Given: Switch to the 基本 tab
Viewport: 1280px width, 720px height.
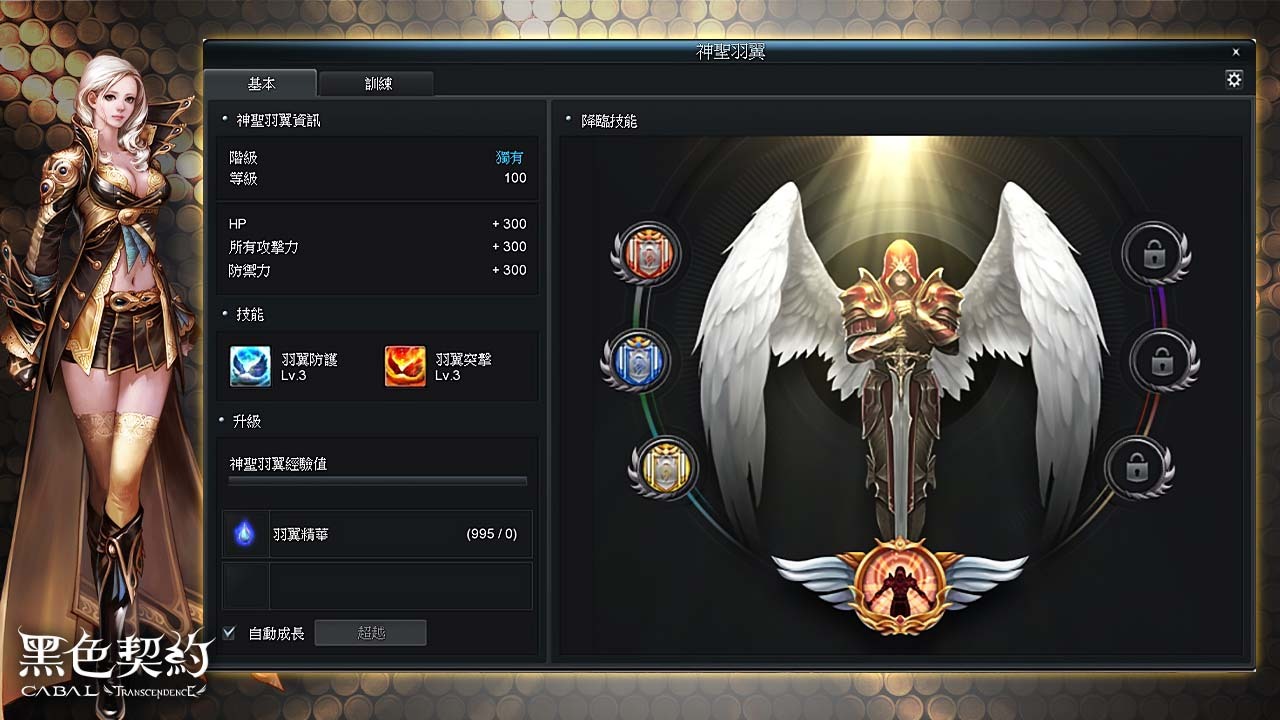Looking at the screenshot, I should coord(263,84).
